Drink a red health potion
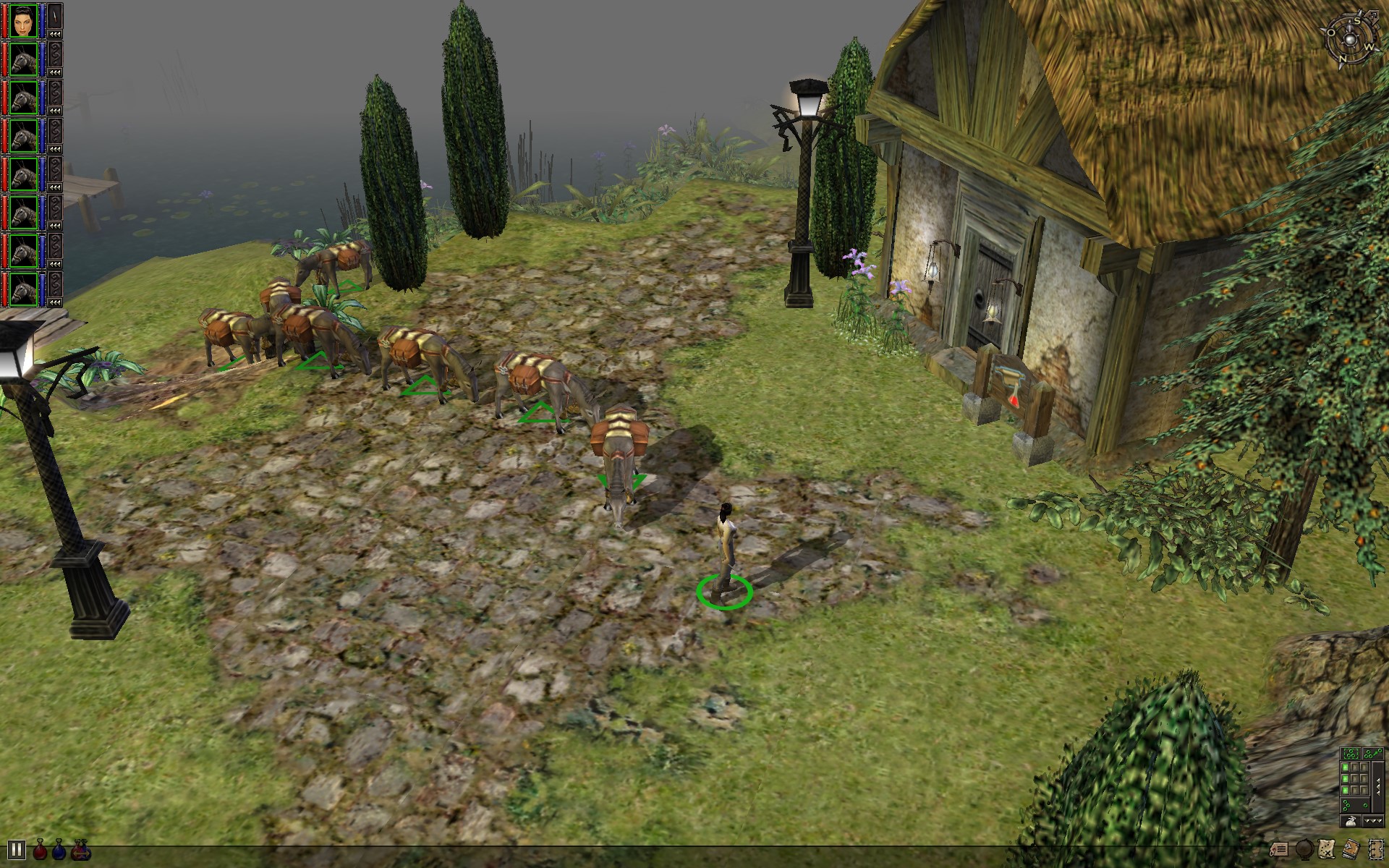1389x868 pixels. pyautogui.click(x=40, y=852)
